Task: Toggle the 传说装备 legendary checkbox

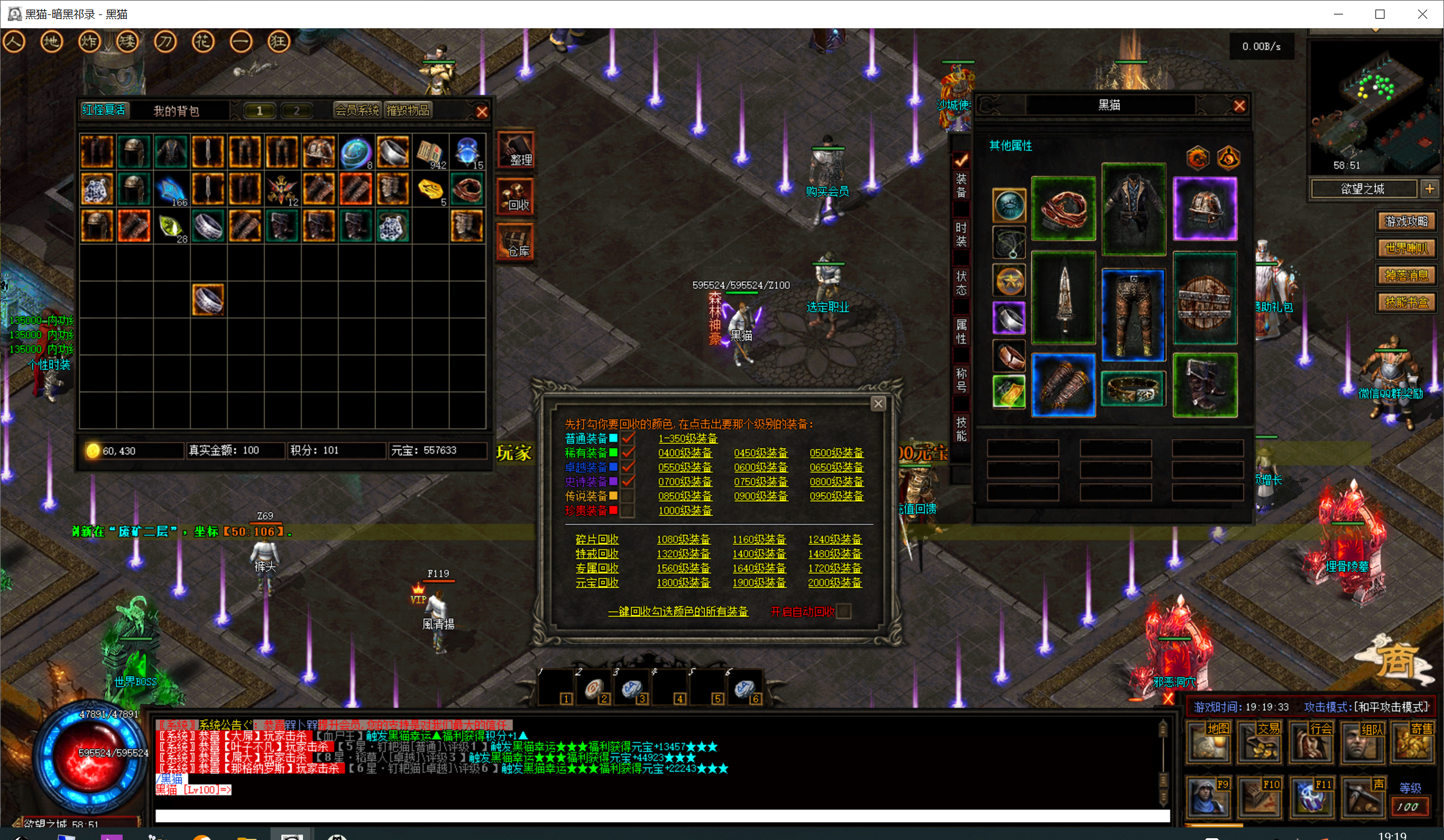Action: pos(628,496)
